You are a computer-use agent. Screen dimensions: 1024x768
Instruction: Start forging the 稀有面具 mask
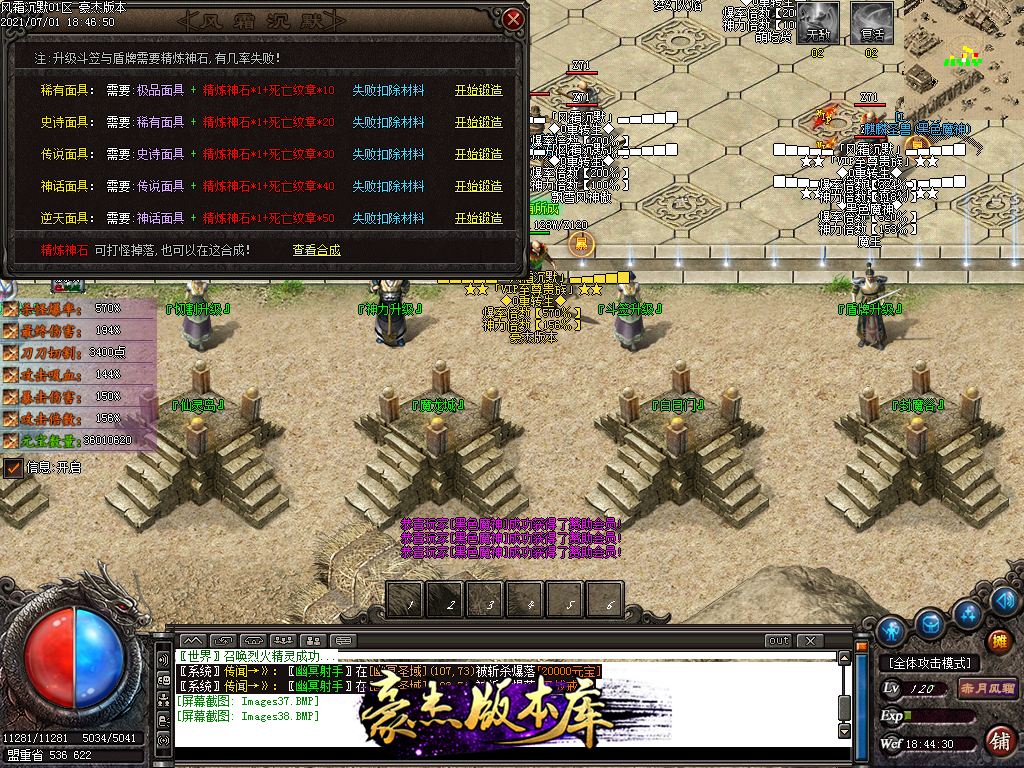(478, 90)
